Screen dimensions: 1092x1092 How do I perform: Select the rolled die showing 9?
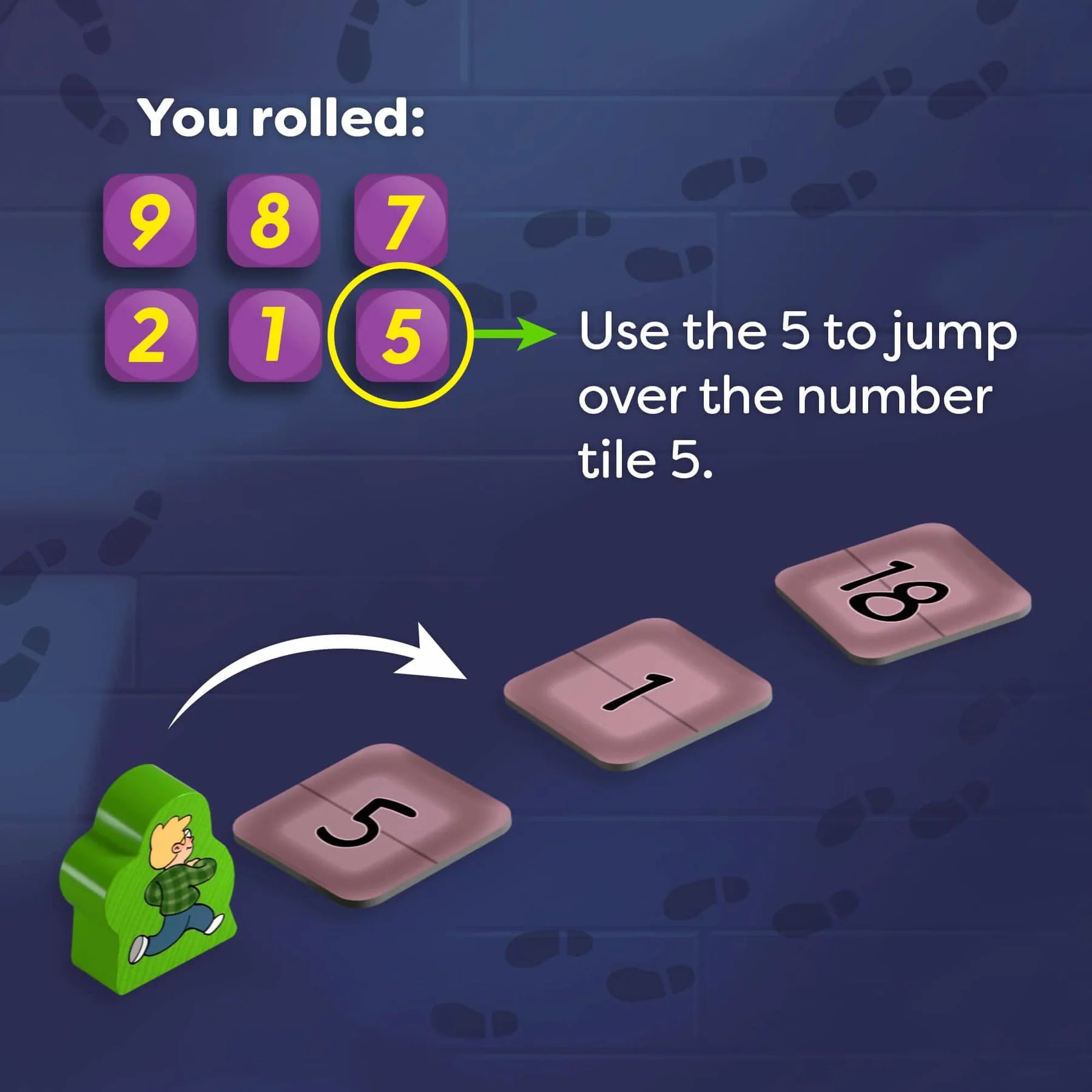point(150,221)
